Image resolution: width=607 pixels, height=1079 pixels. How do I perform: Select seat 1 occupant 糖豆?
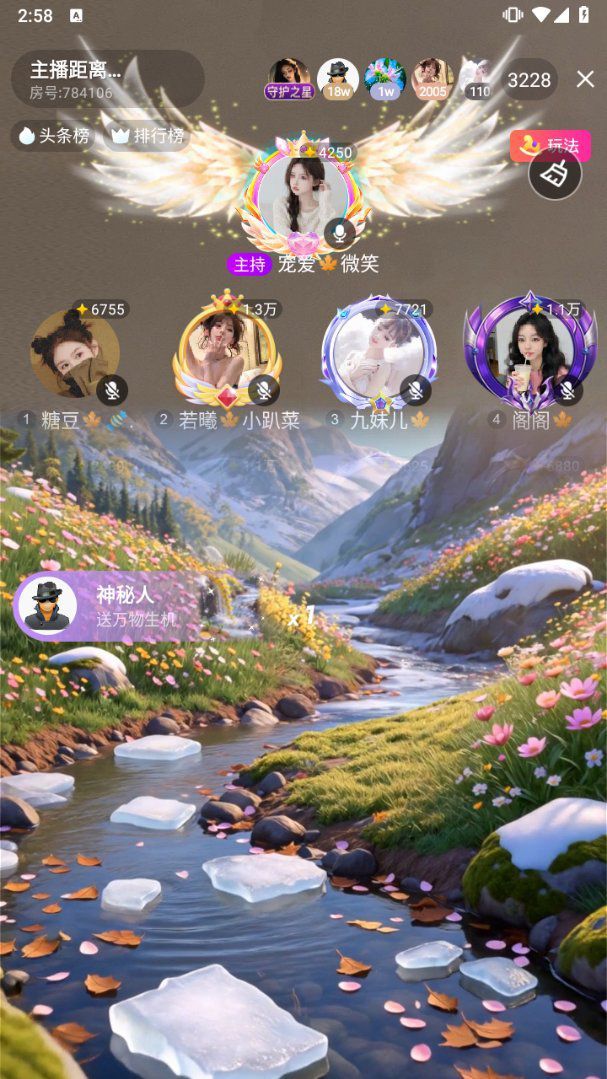click(x=75, y=353)
